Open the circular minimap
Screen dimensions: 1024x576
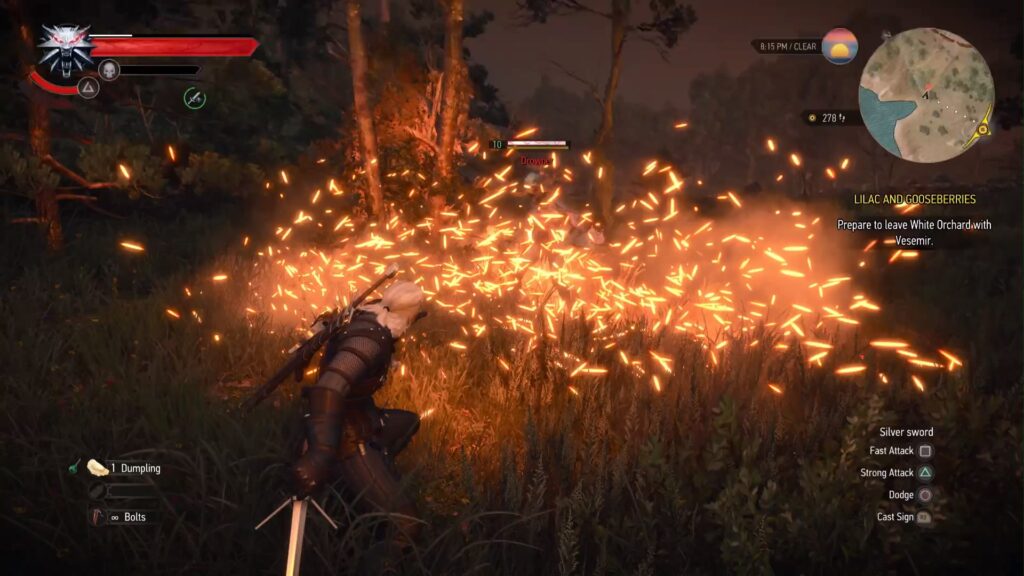(926, 93)
